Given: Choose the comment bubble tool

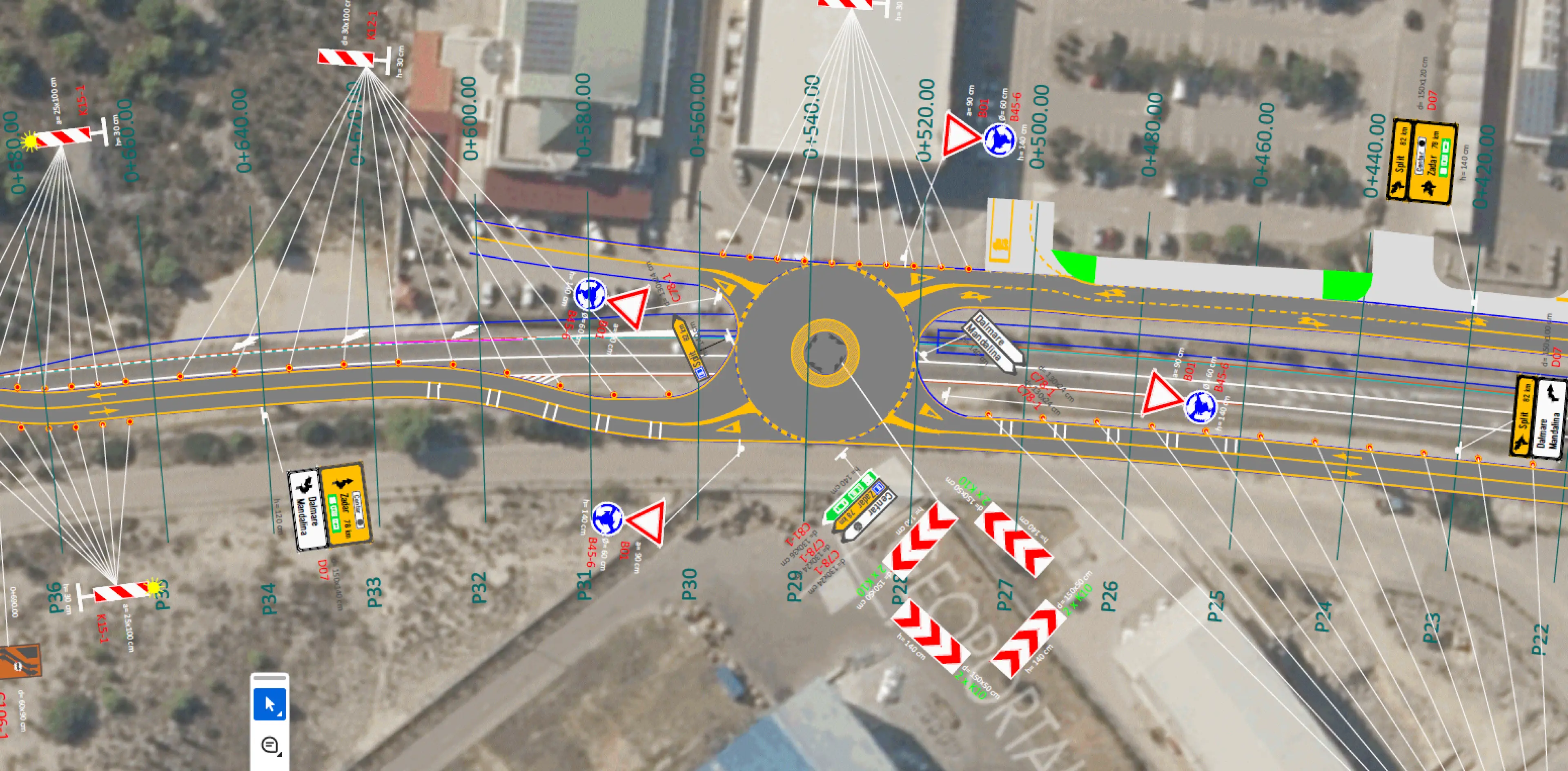Looking at the screenshot, I should click(269, 745).
